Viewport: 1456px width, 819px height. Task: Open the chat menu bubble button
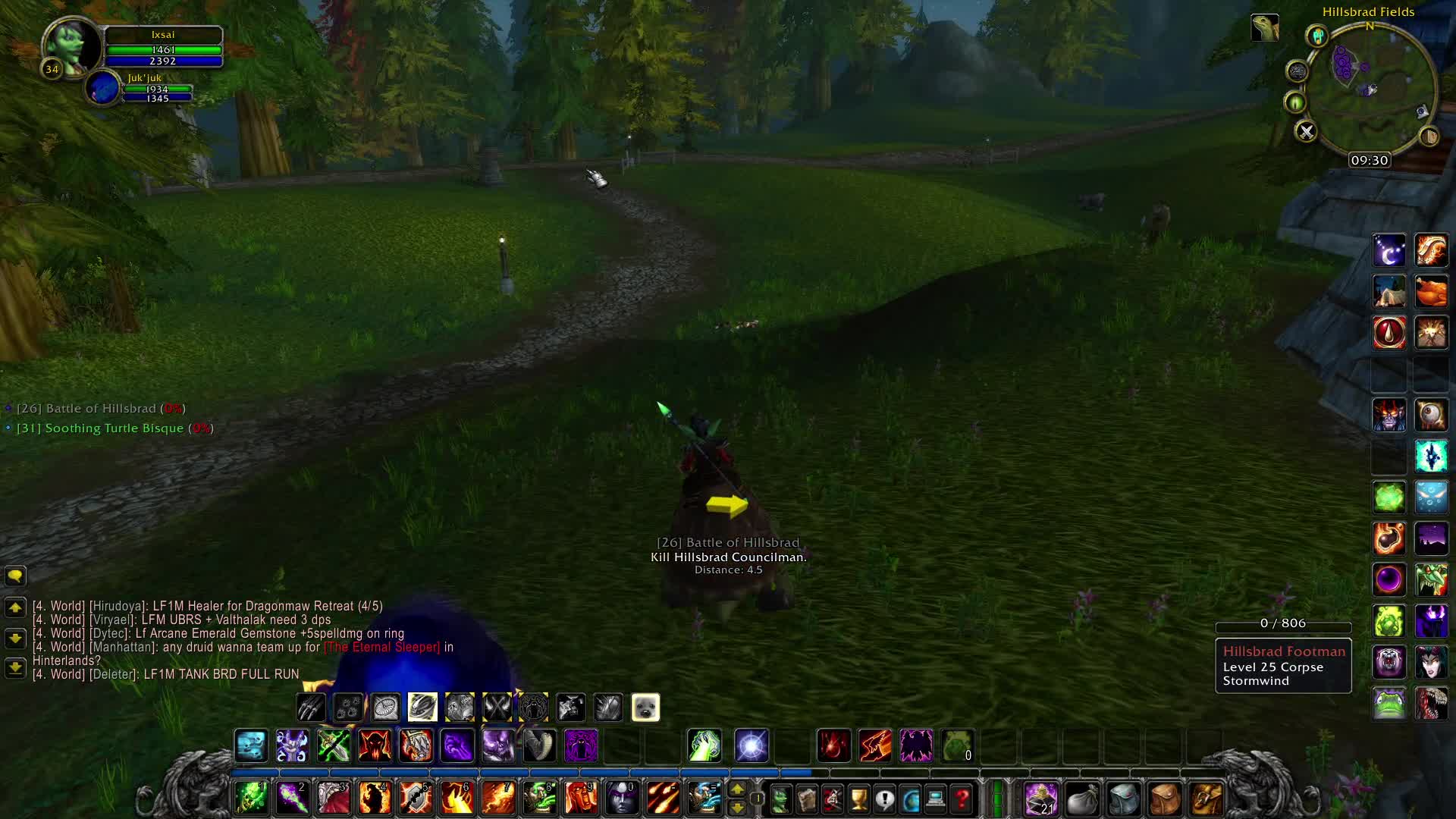[x=14, y=576]
